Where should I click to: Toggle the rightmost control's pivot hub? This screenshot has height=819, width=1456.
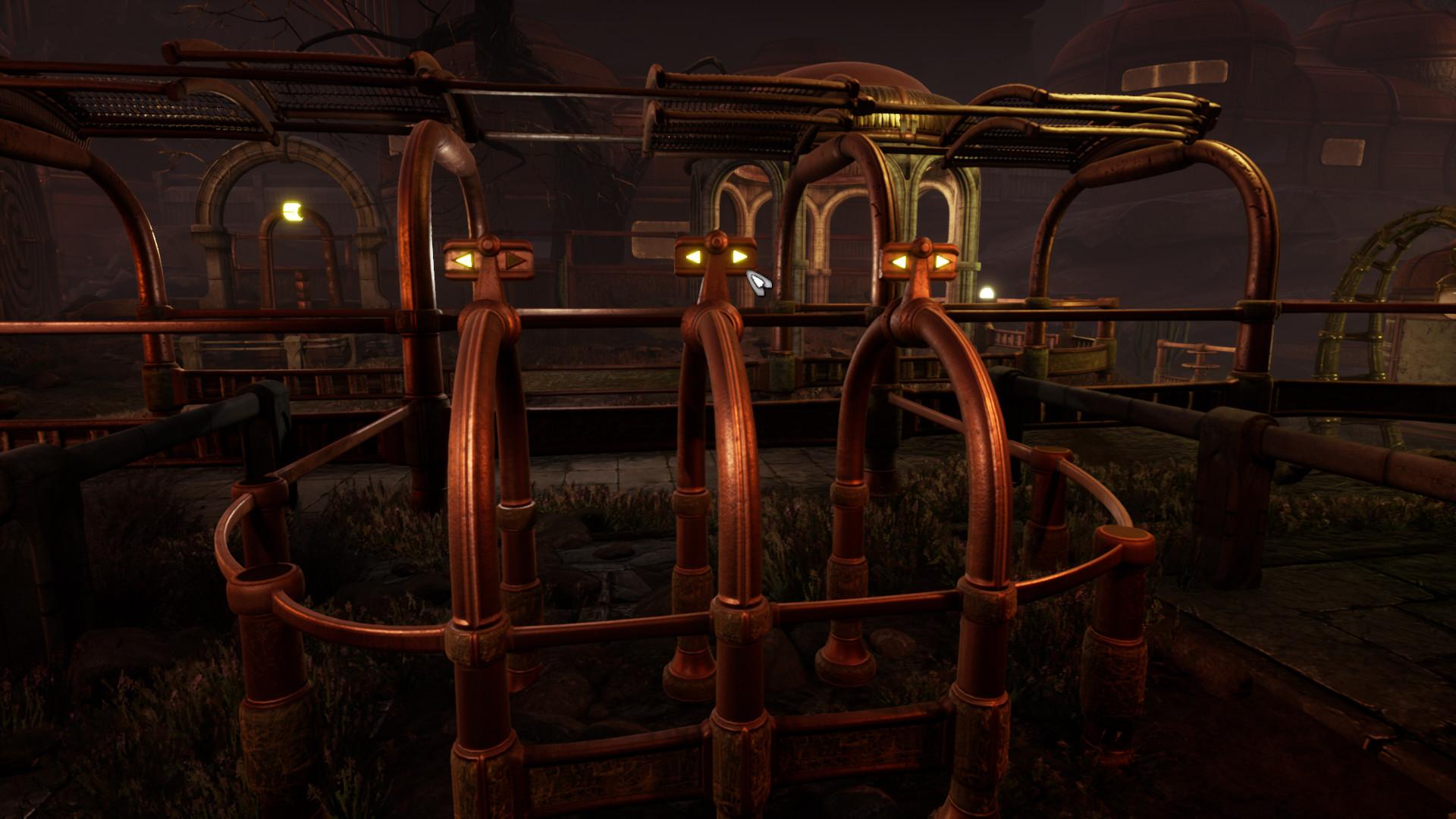[922, 245]
